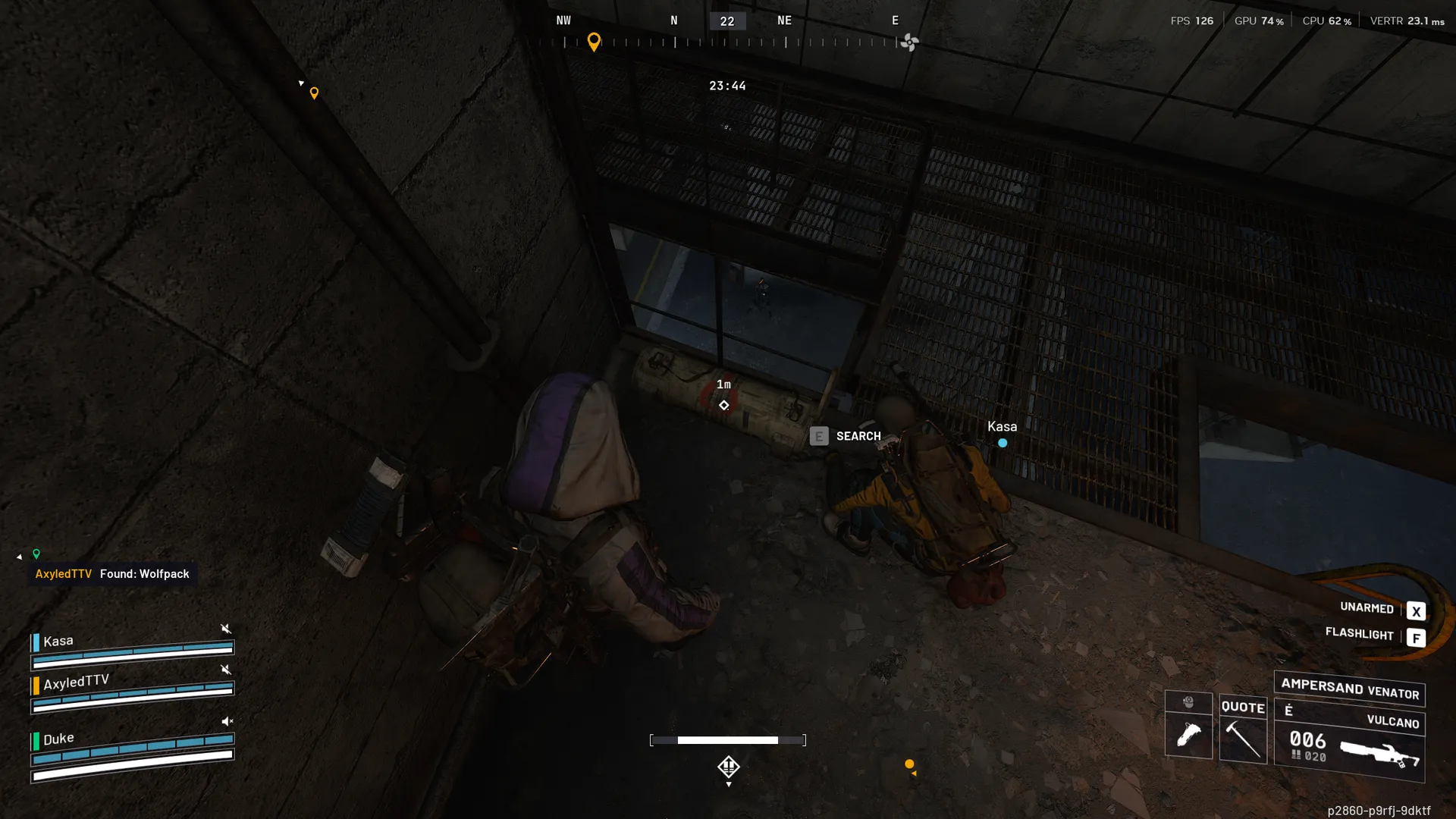
Task: Toggle Kasa's muted speaker icon
Action: (225, 629)
